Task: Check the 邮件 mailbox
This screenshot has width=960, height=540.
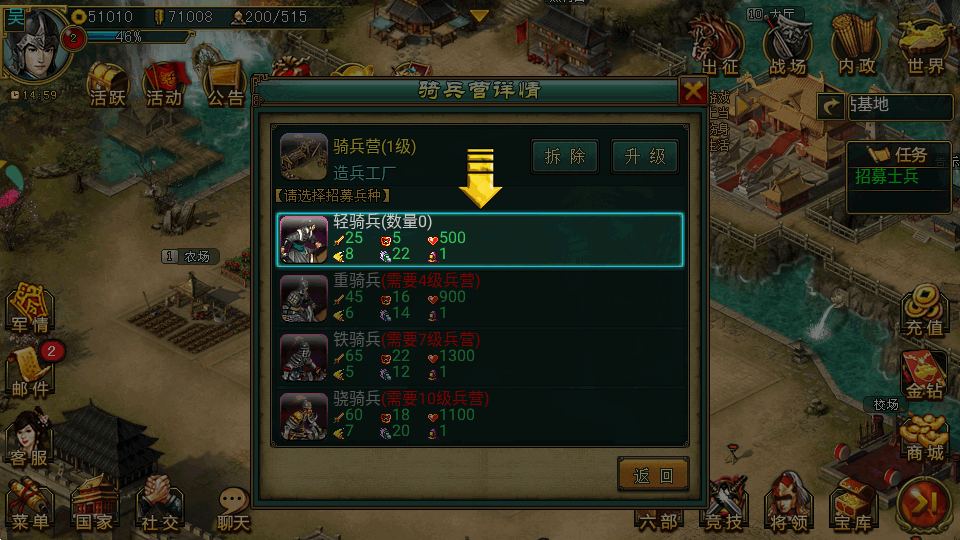Action: pyautogui.click(x=30, y=372)
